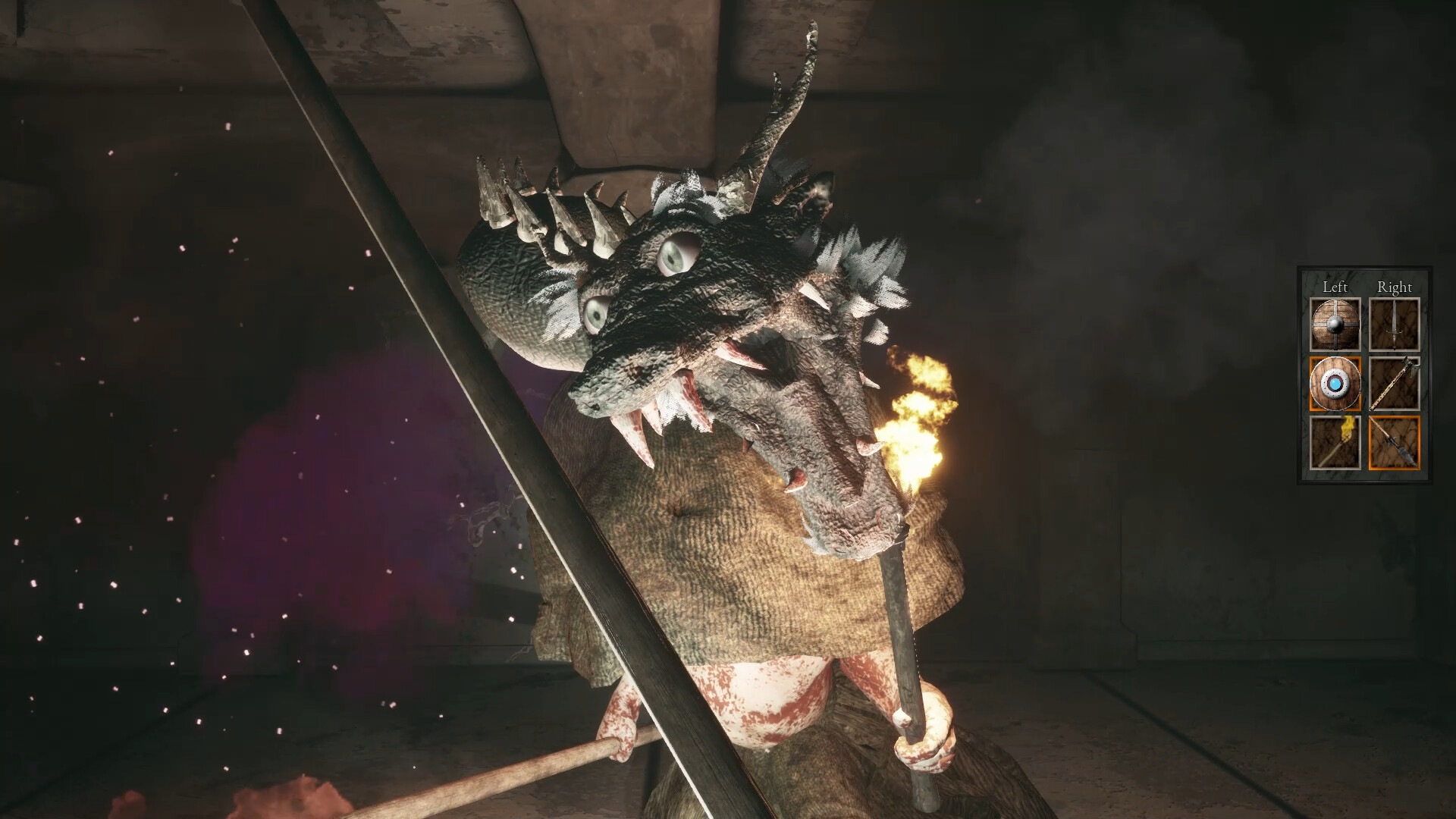Select the longsword icon in Right column

pyautogui.click(x=1395, y=323)
